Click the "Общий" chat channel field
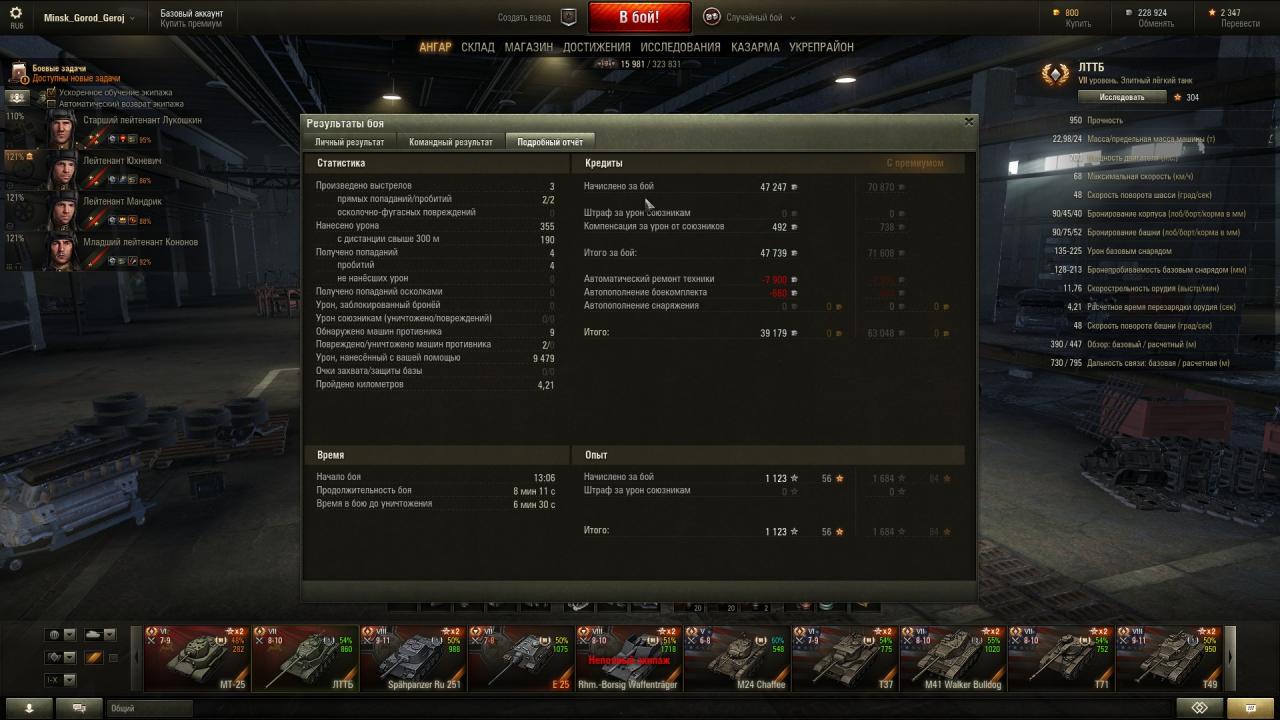 click(300, 708)
